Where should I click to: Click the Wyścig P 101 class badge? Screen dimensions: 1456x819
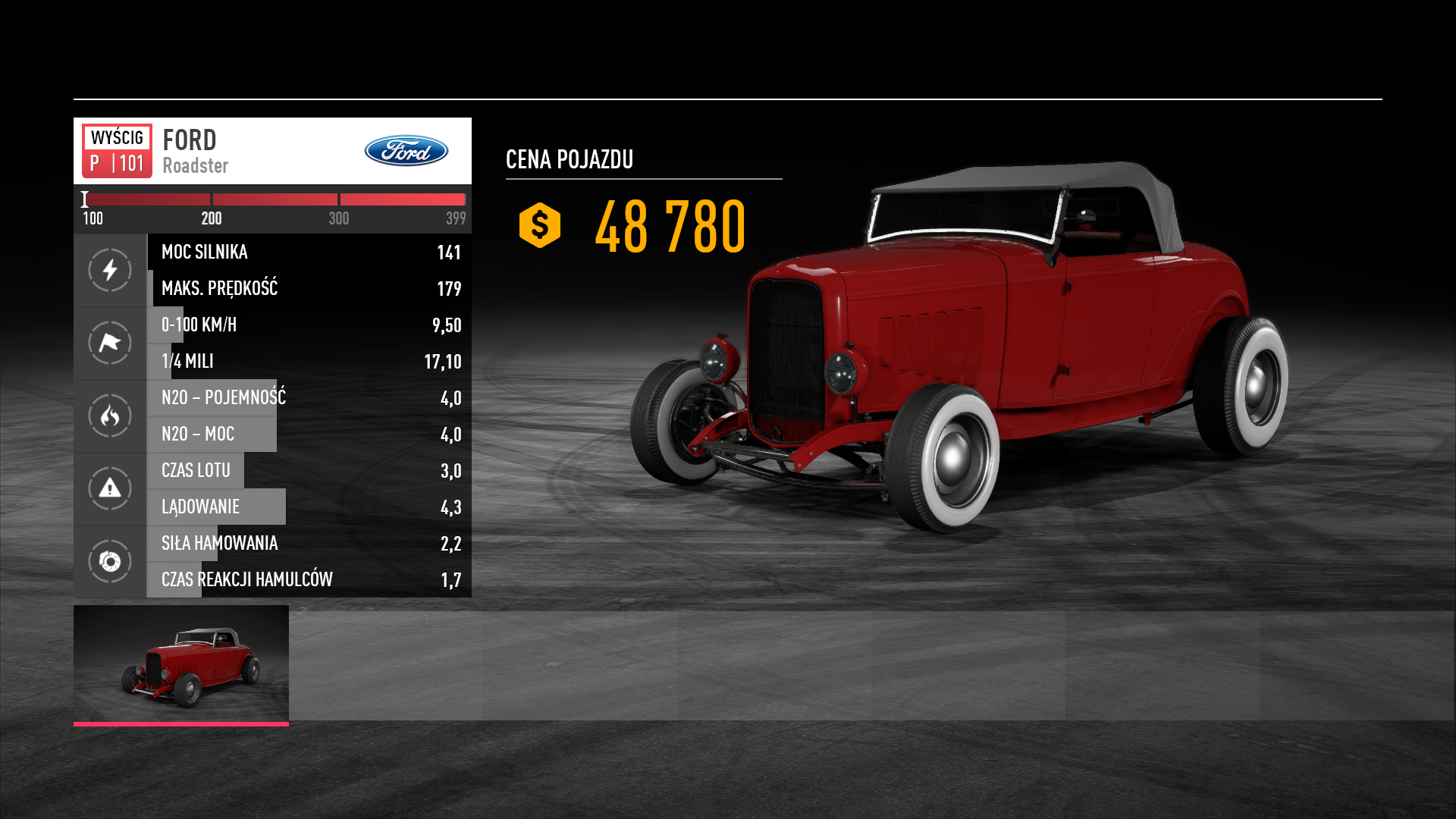(117, 151)
